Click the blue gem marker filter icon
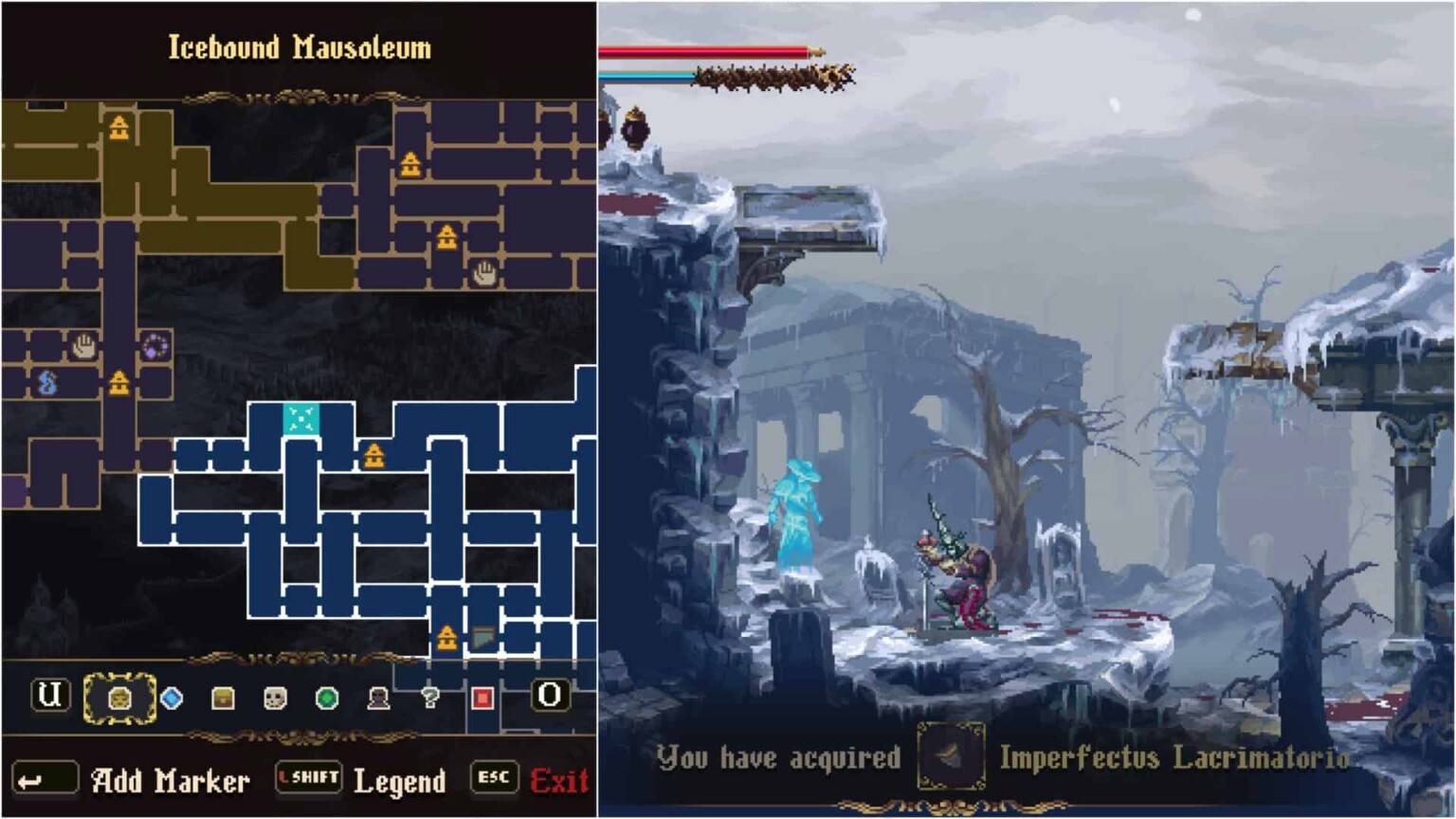This screenshot has width=1456, height=819. click(170, 699)
